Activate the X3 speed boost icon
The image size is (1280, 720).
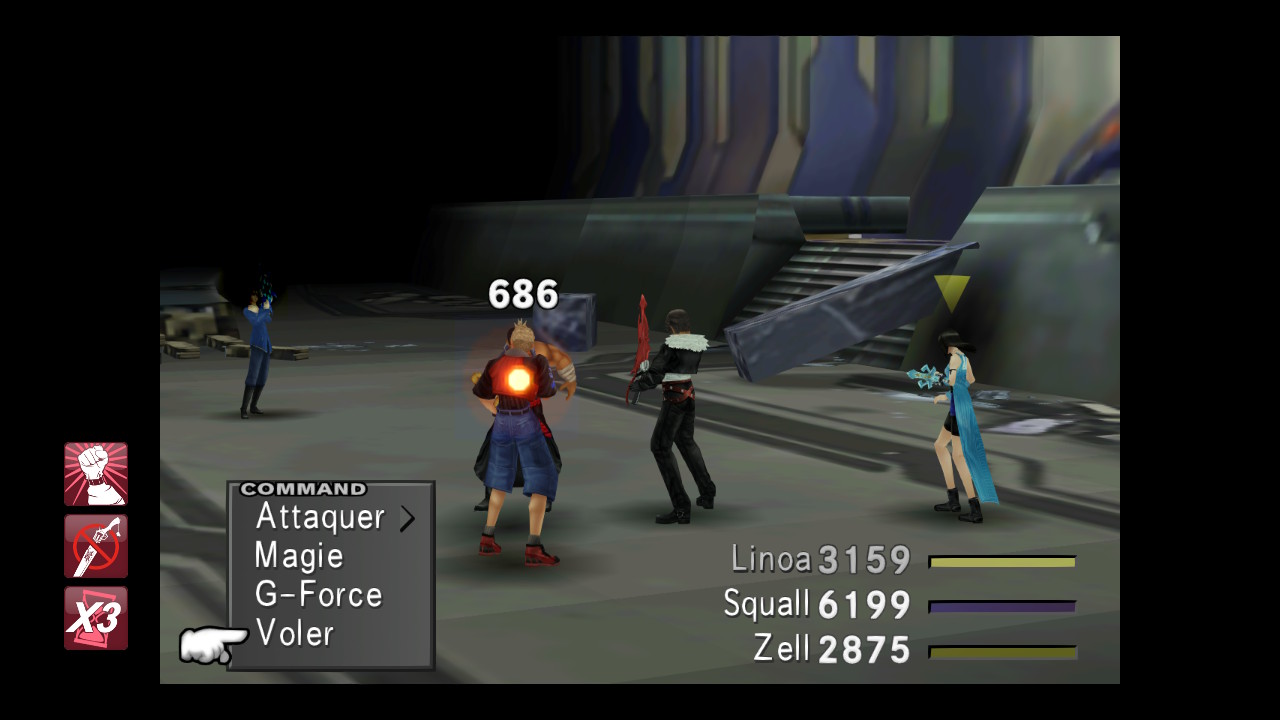coord(96,618)
